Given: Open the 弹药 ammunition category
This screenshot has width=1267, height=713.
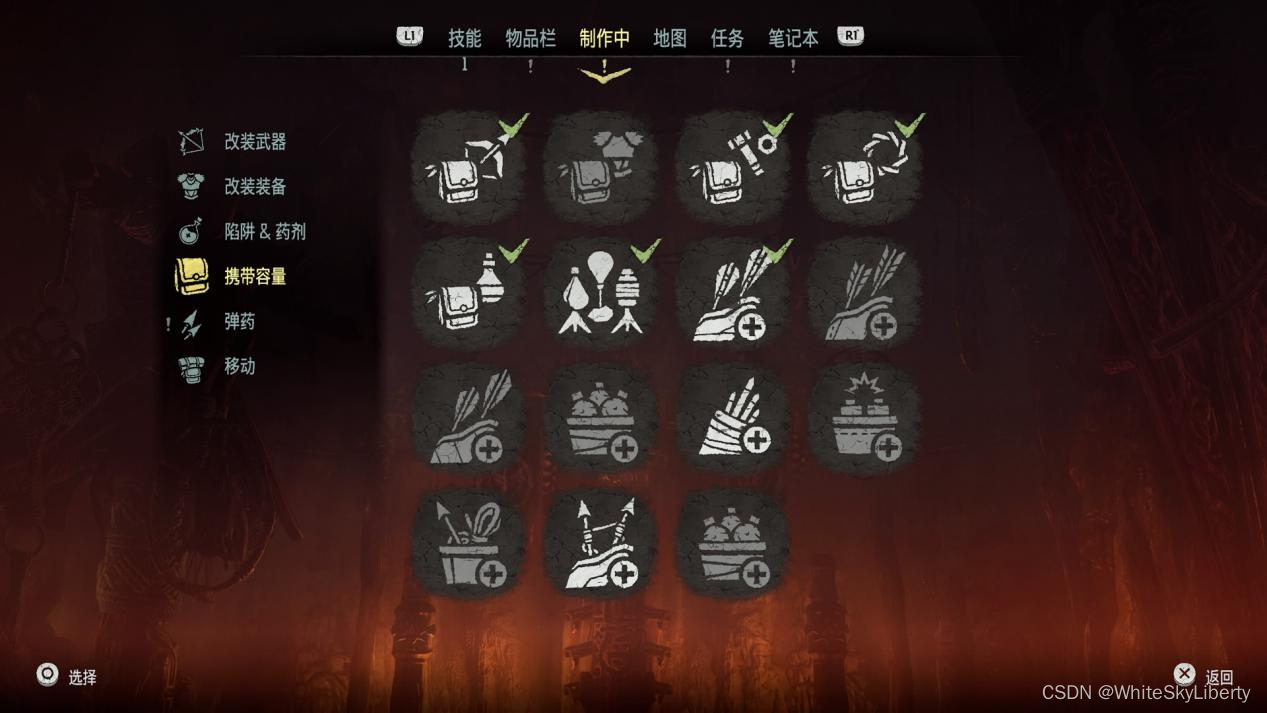Looking at the screenshot, I should [239, 322].
